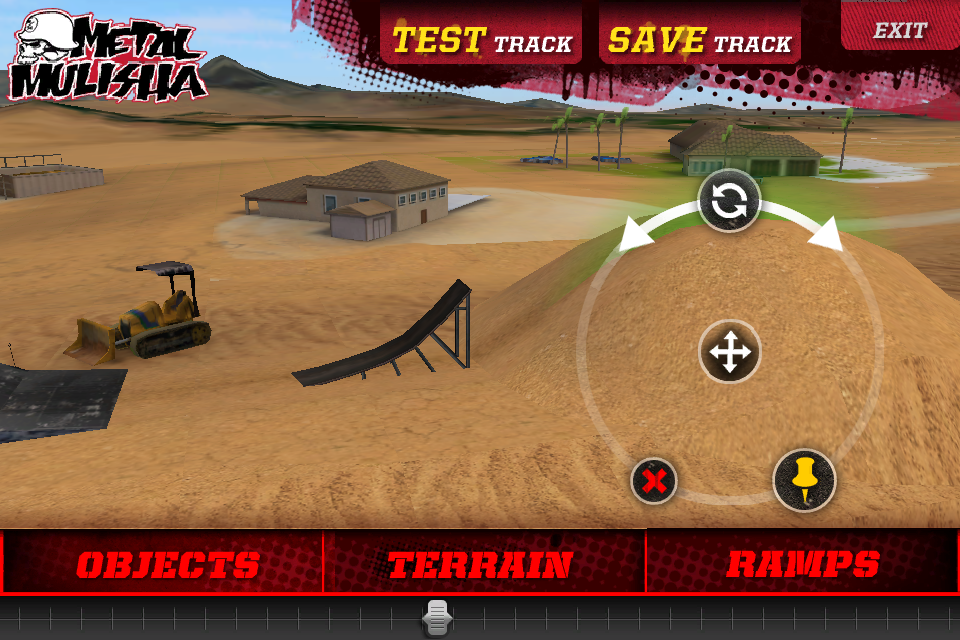Delete object with the red X
Screen dimensions: 960x640
click(654, 482)
